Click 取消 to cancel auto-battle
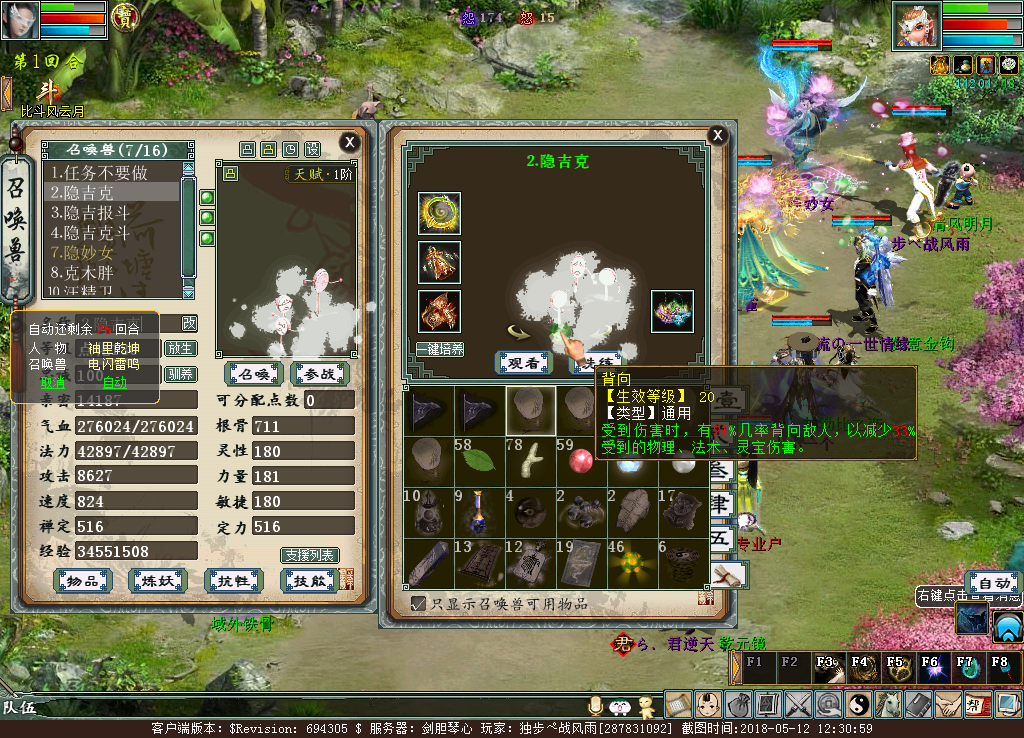The image size is (1024, 738). click(52, 382)
